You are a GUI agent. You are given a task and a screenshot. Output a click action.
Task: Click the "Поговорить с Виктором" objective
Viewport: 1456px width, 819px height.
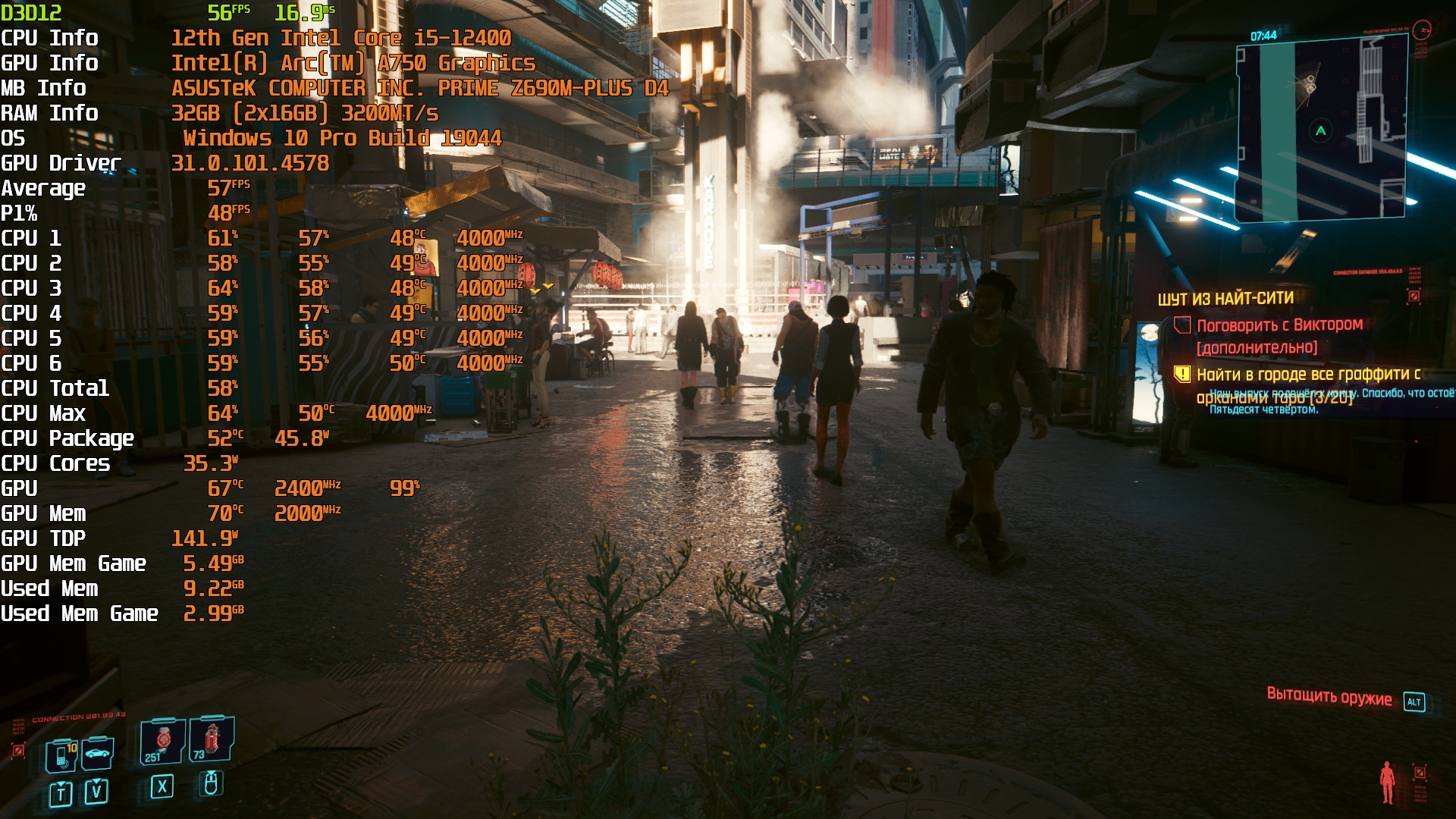1279,325
